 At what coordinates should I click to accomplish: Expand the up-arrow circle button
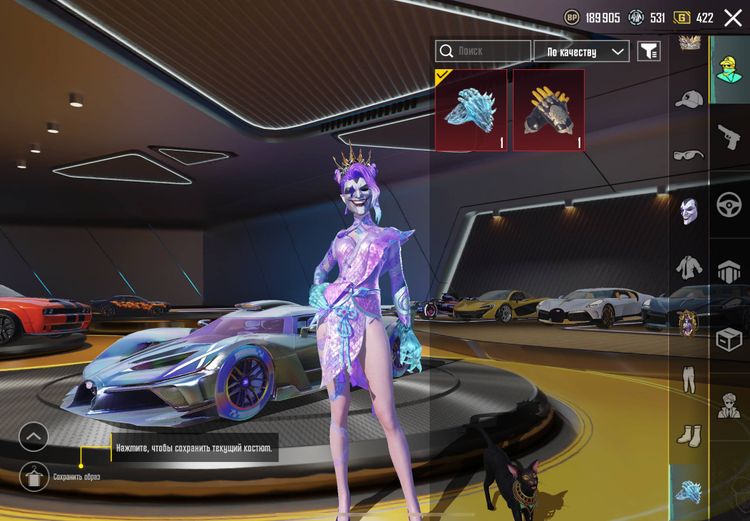[33, 436]
